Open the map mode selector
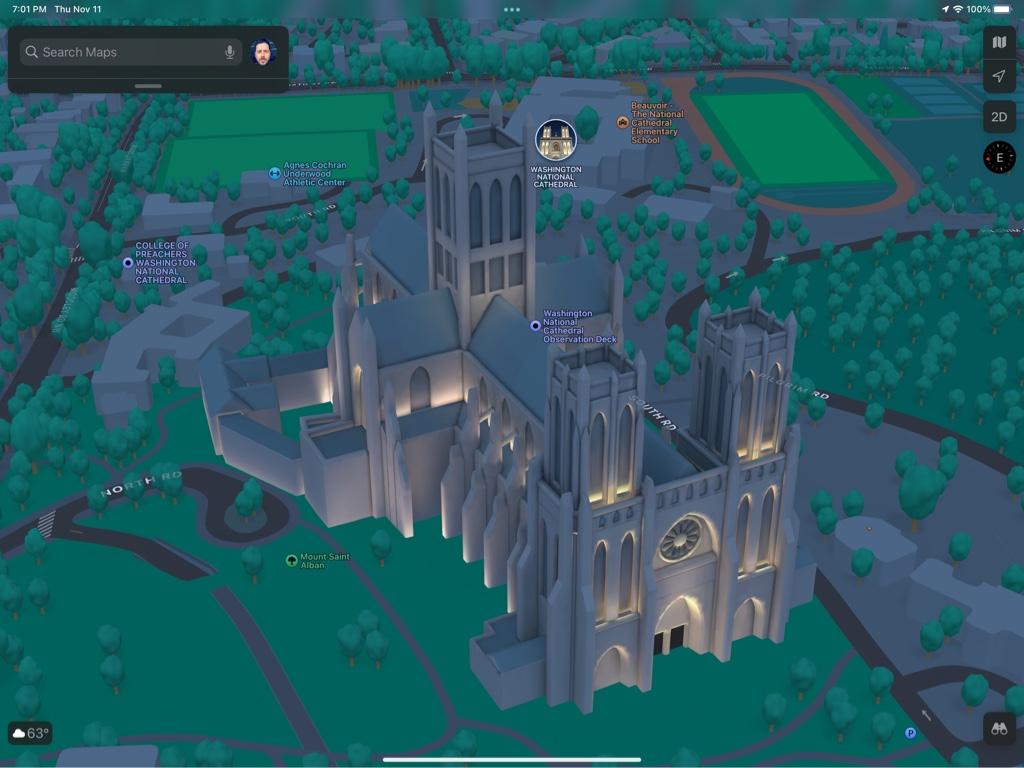1024x768 pixels. pyautogui.click(x=999, y=42)
